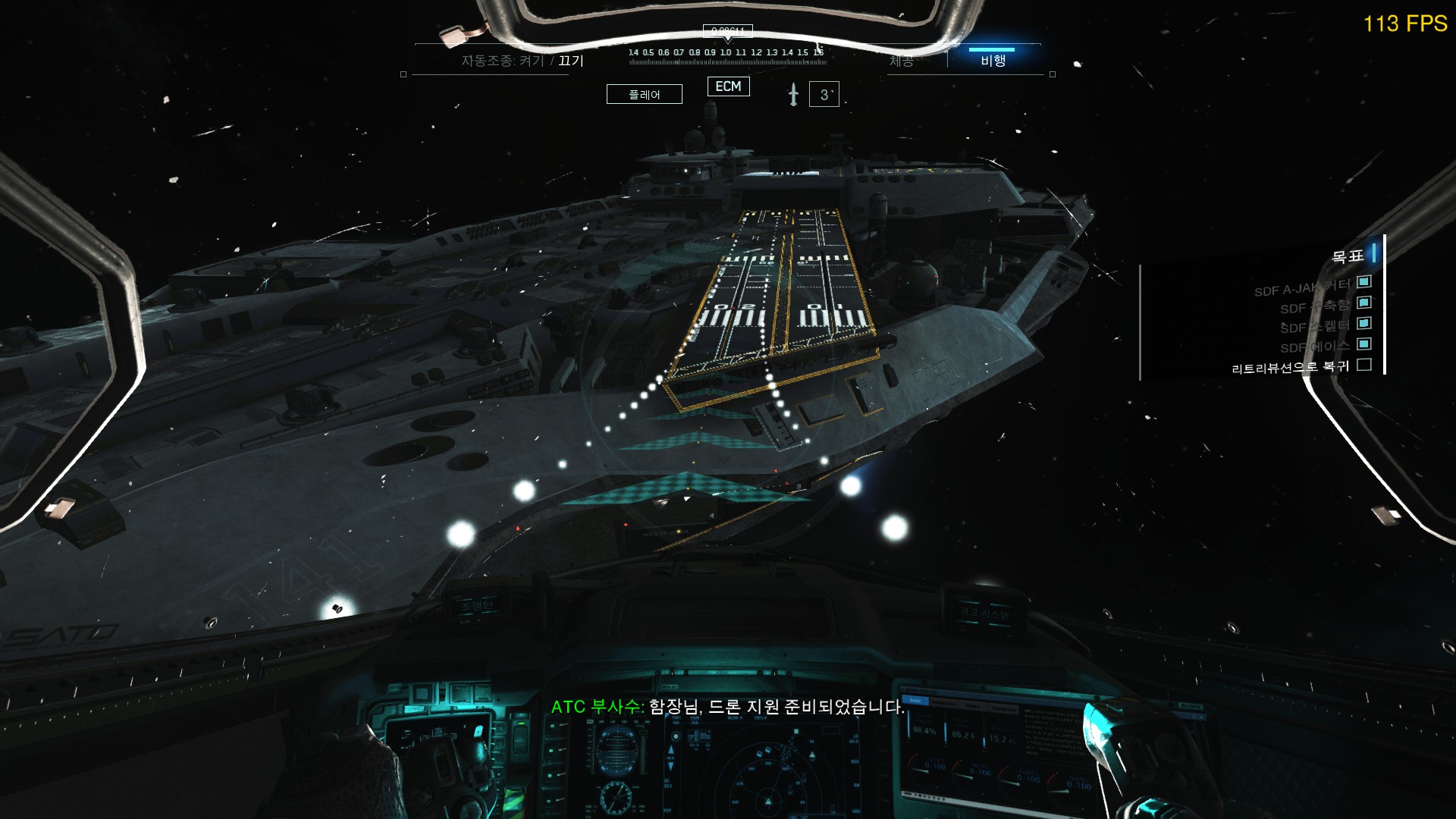Turn autopilot on via 켜기

point(532,61)
